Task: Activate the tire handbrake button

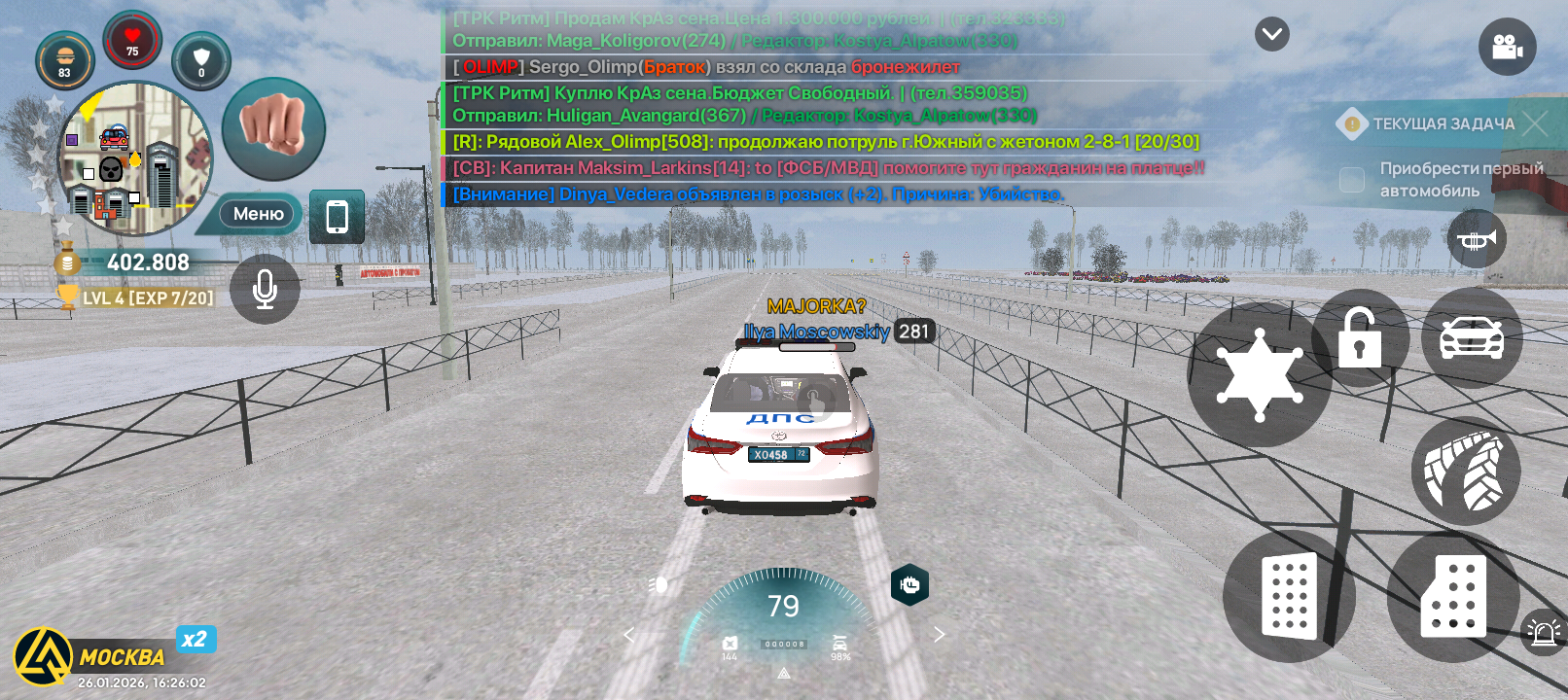Action: coord(1465,472)
